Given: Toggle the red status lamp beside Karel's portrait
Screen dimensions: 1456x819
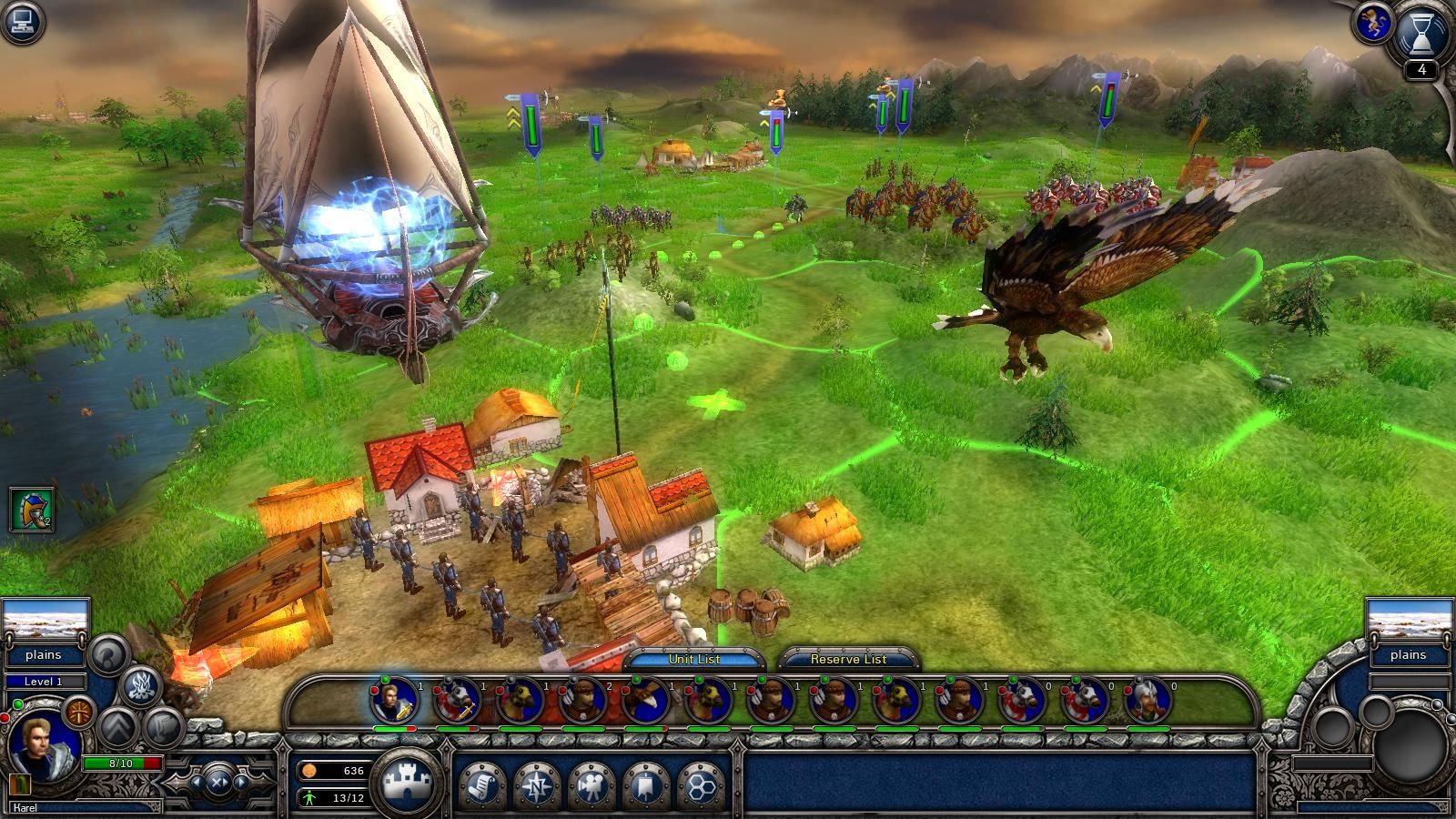Looking at the screenshot, I should tap(5, 717).
